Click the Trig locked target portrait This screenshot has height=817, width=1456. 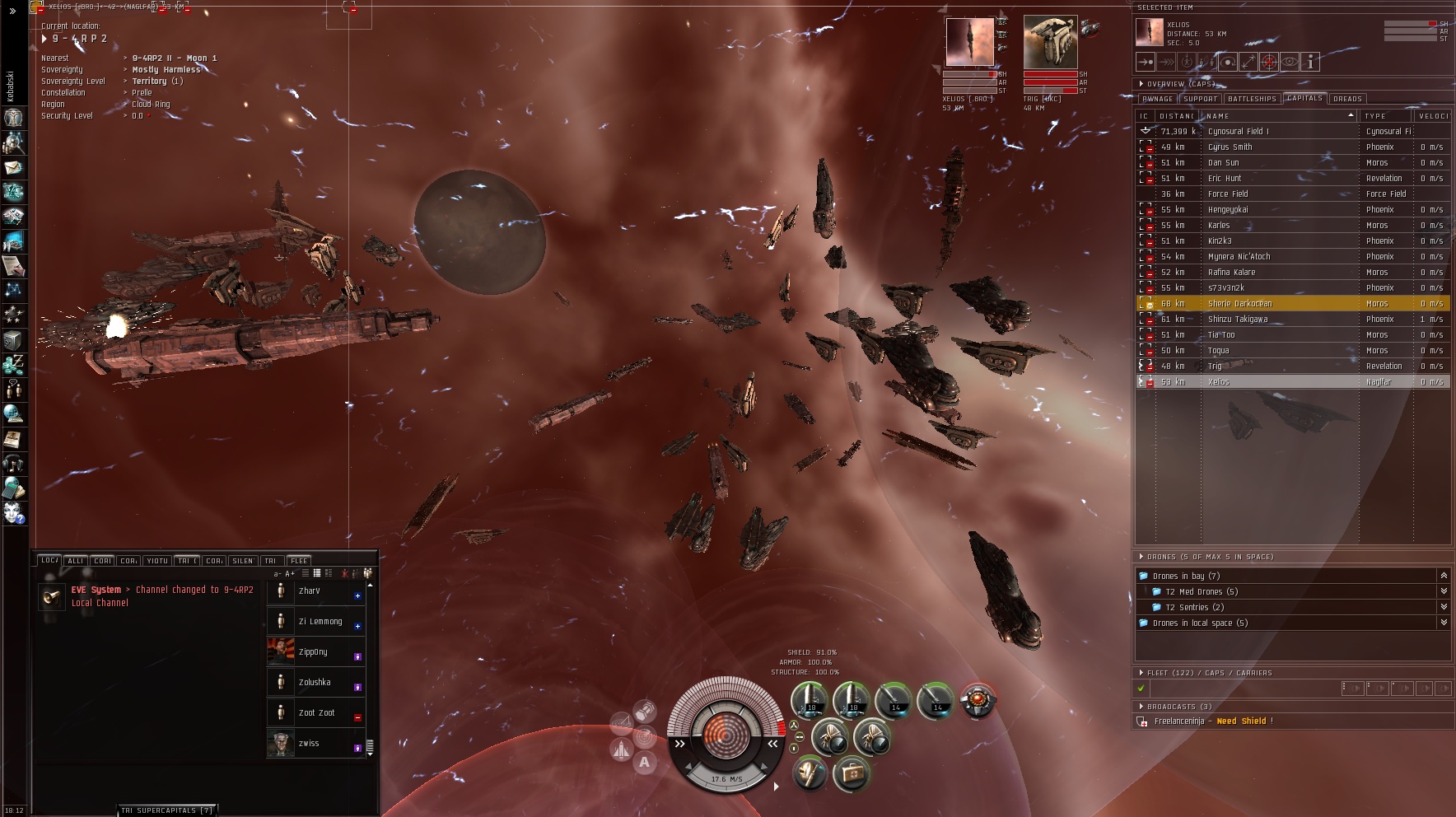click(1050, 41)
